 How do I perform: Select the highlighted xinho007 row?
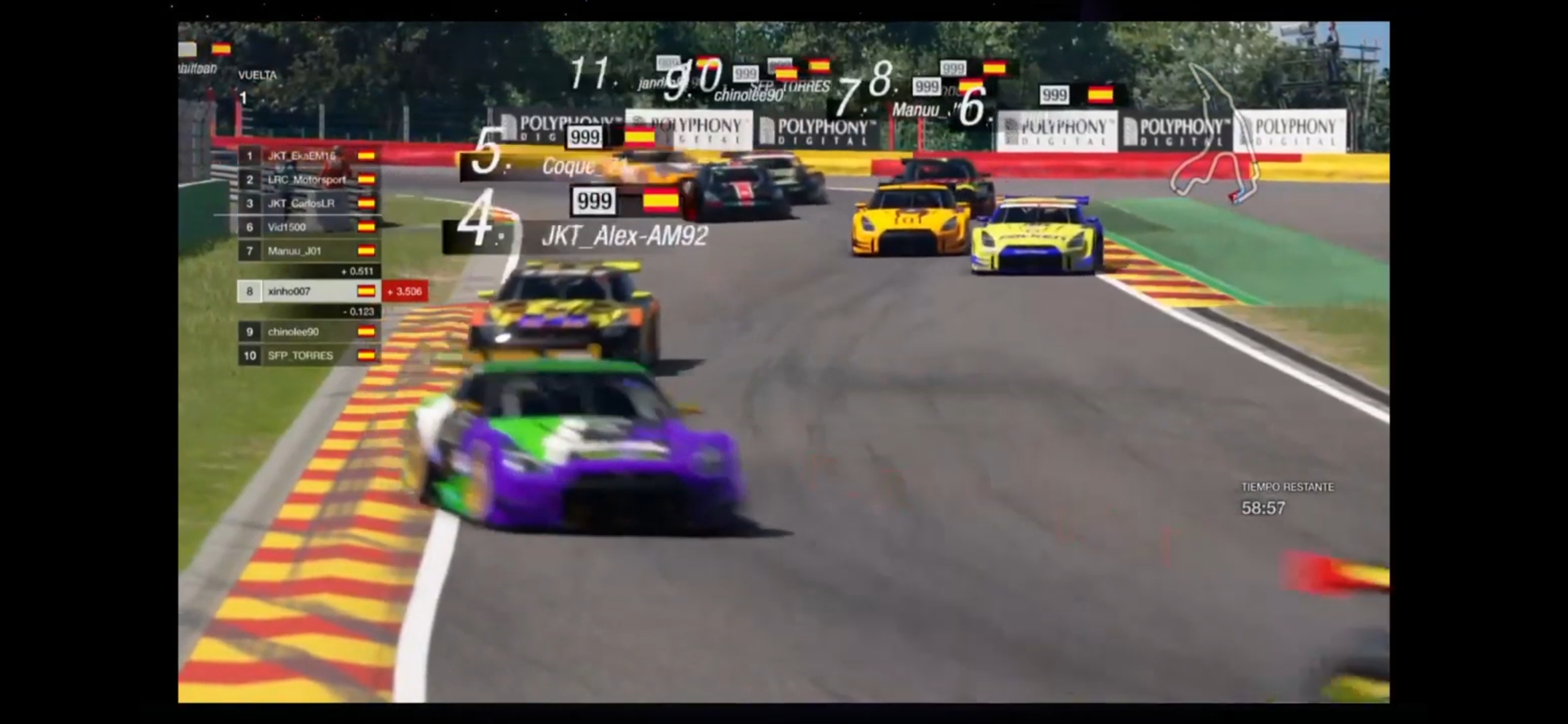tap(309, 292)
